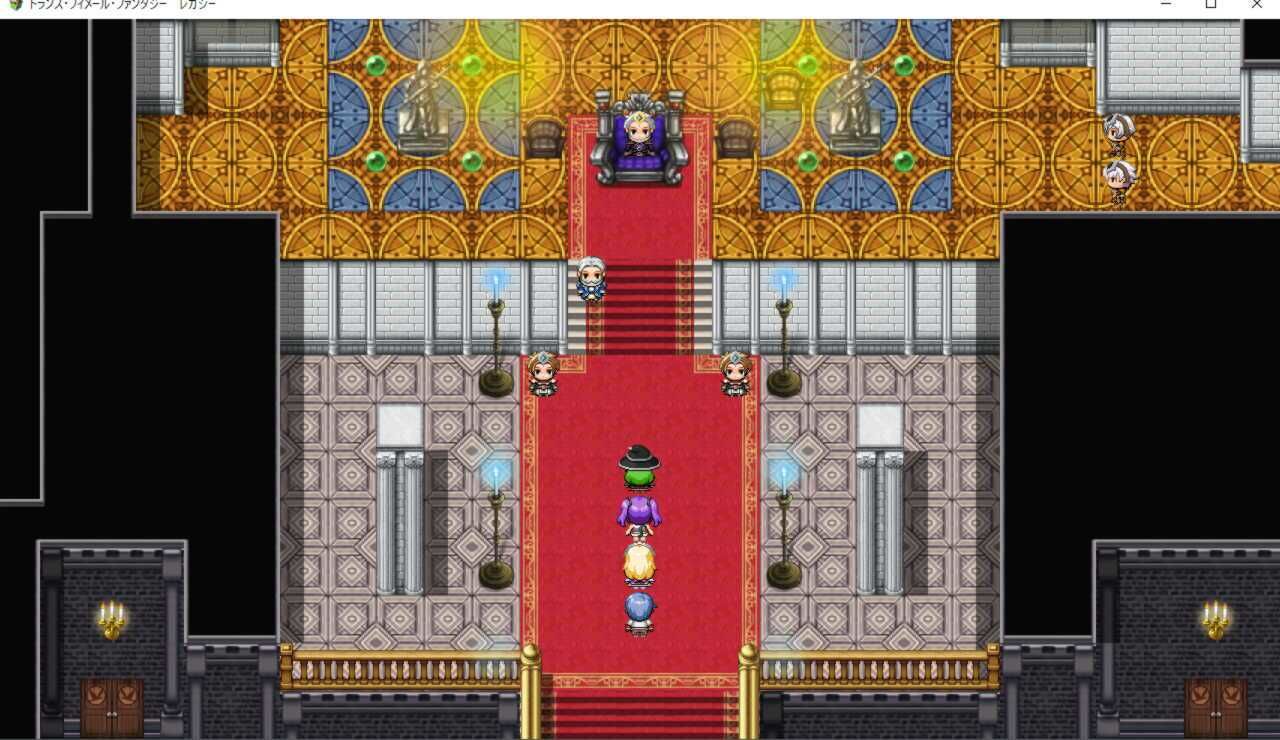Screen dimensions: 1280x740
Task: Select the white-haired advisor near the stairs
Action: (591, 278)
